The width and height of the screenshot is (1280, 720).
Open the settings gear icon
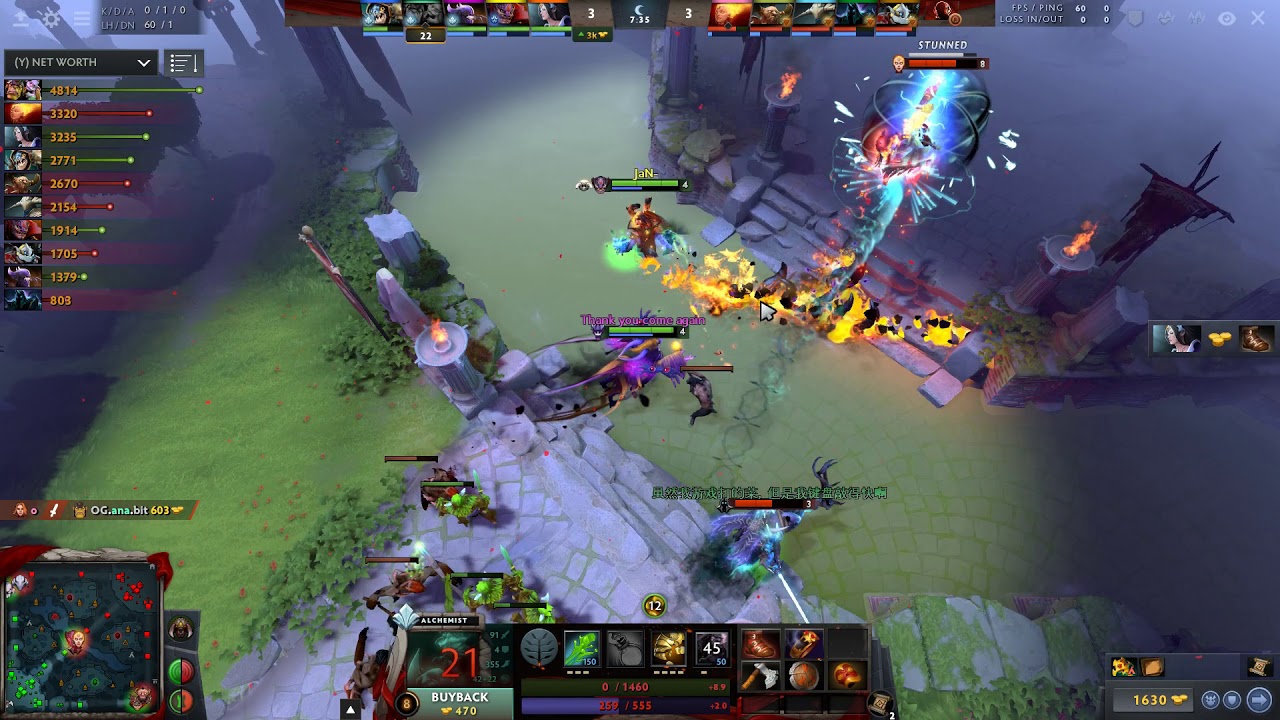coord(51,18)
